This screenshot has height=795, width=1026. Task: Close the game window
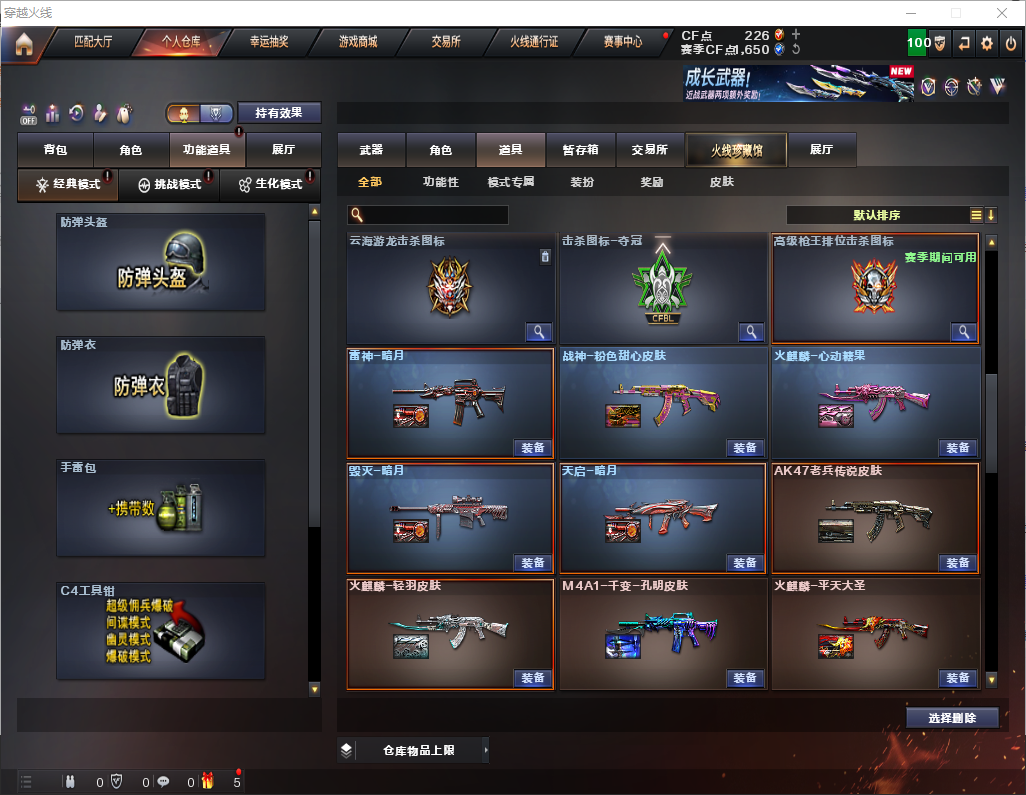1002,13
